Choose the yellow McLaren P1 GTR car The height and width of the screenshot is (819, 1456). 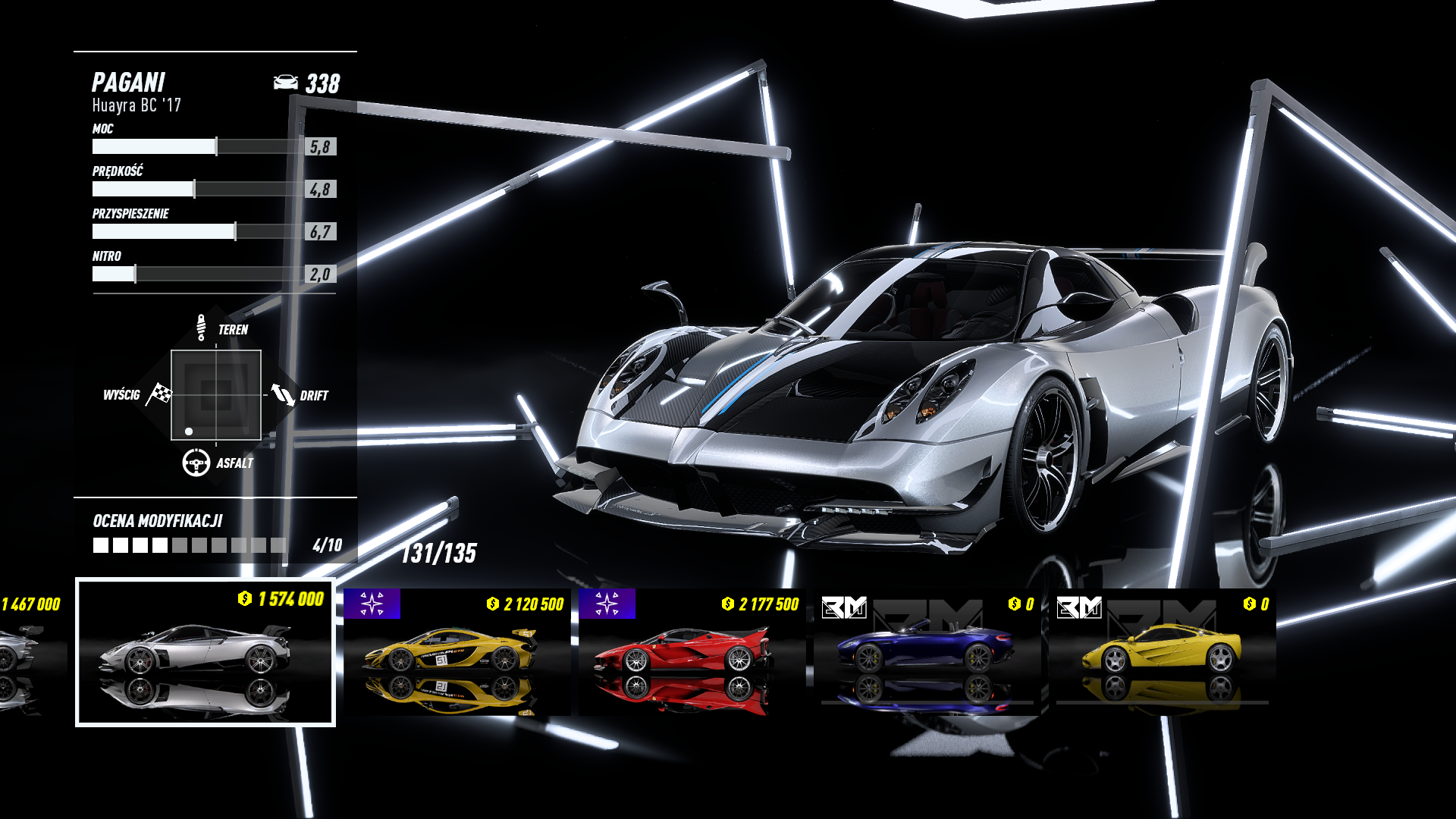[x=457, y=652]
